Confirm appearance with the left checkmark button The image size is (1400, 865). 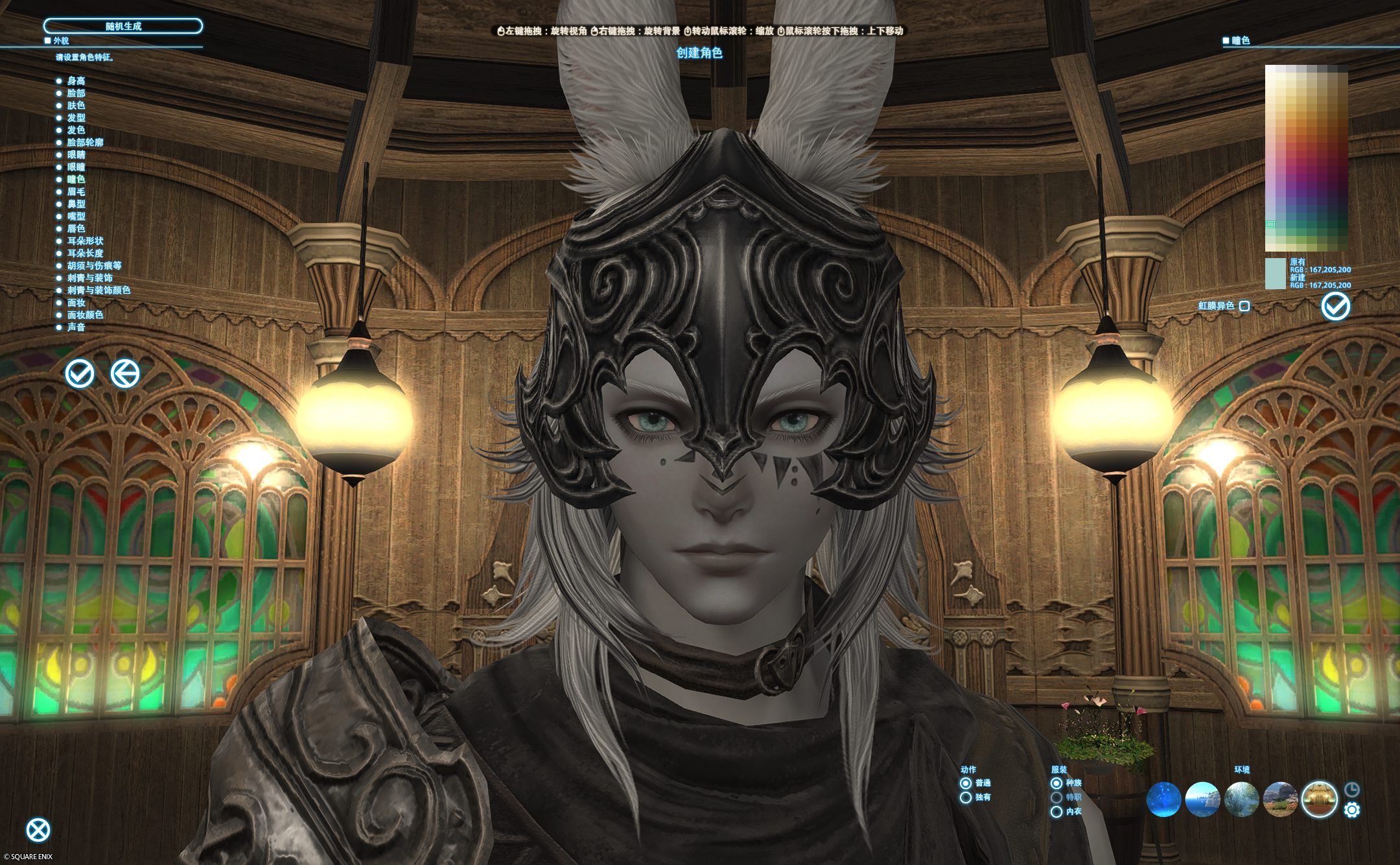coord(80,373)
